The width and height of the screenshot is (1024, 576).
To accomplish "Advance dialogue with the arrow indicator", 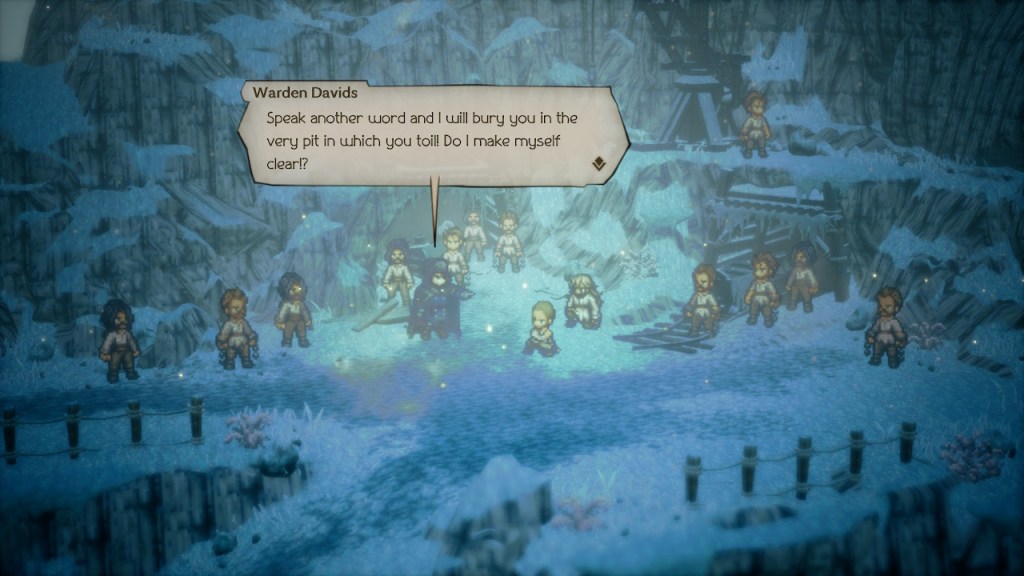I will 599,164.
